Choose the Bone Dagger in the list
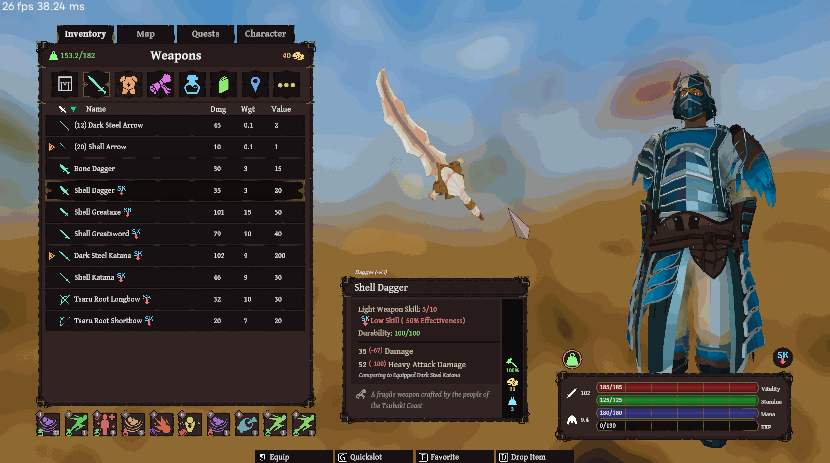 point(175,168)
